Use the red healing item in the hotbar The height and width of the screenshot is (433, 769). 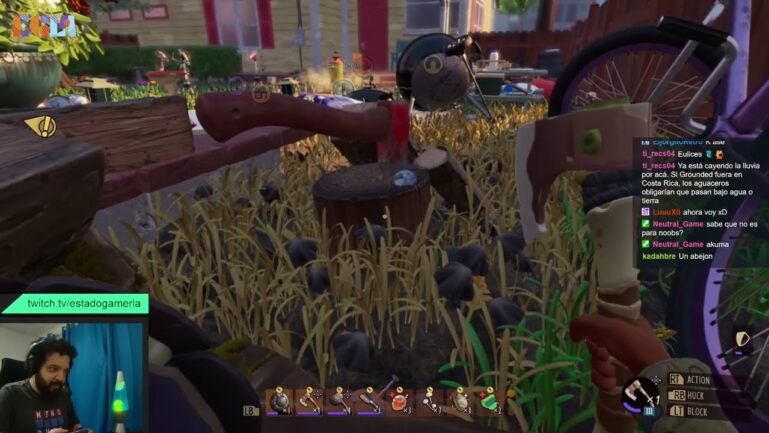[399, 401]
